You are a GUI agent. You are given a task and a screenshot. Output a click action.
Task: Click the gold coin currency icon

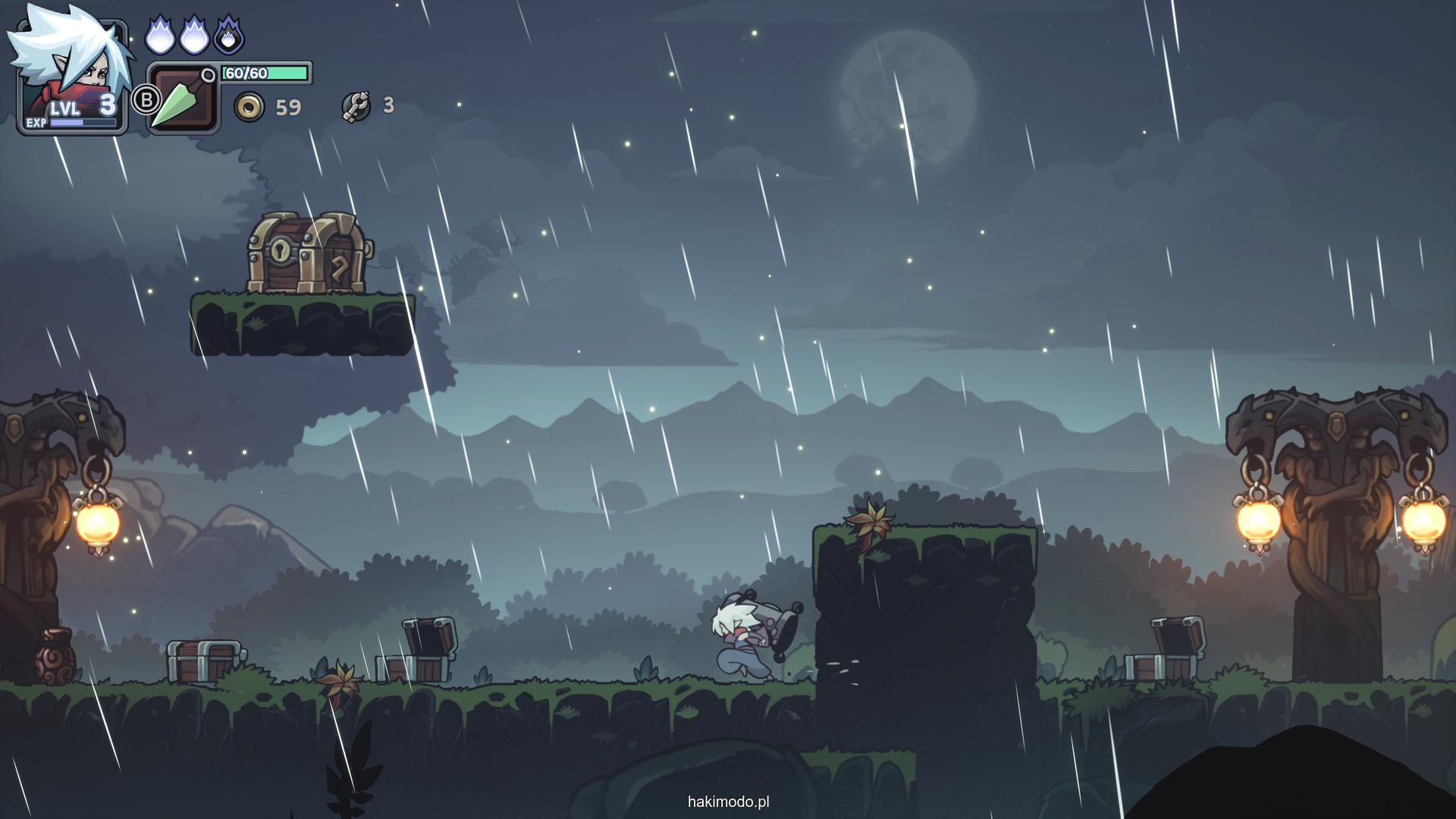click(249, 108)
